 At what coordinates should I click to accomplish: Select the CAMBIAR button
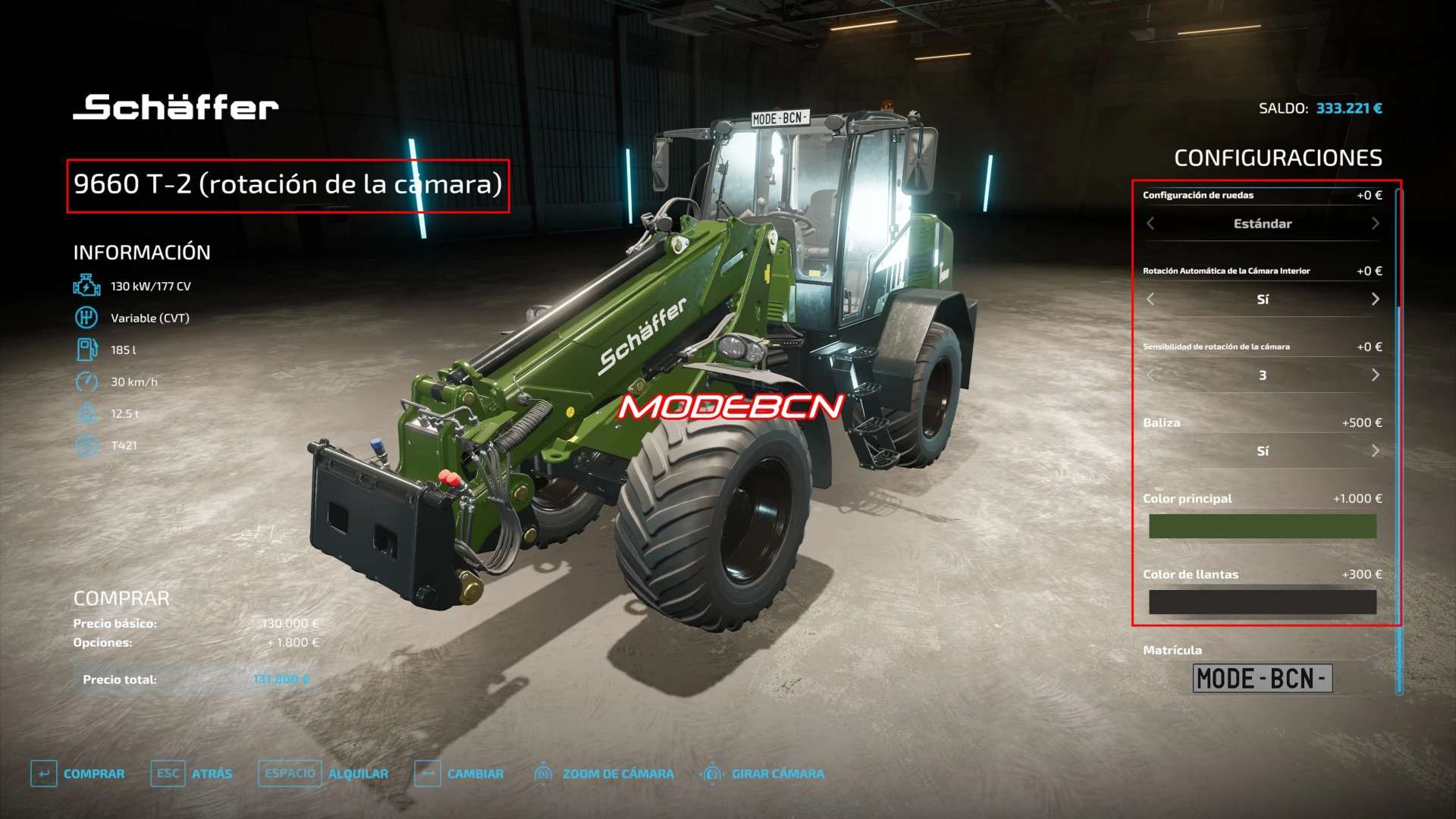tap(460, 773)
